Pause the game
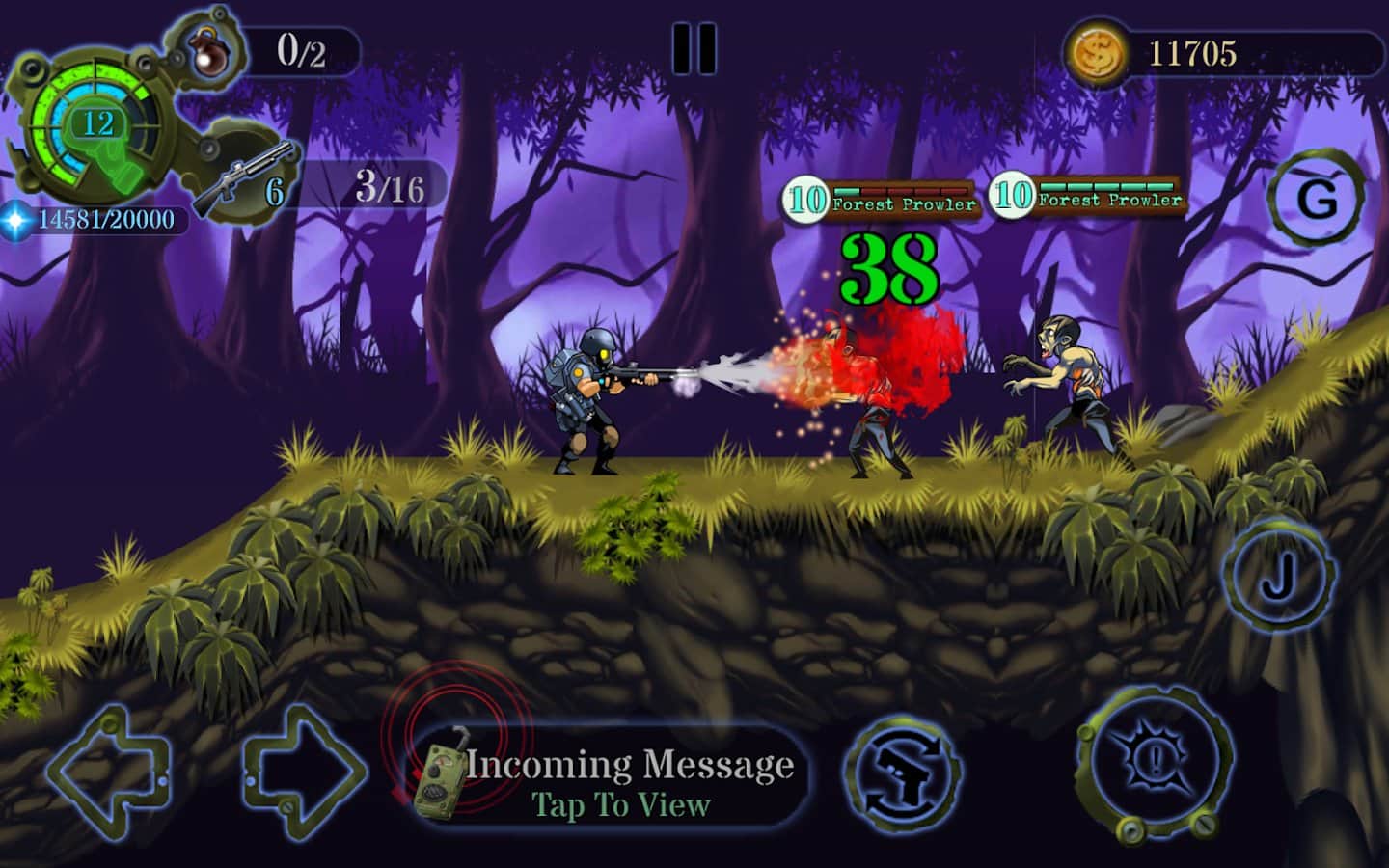1389x868 pixels. 696,48
